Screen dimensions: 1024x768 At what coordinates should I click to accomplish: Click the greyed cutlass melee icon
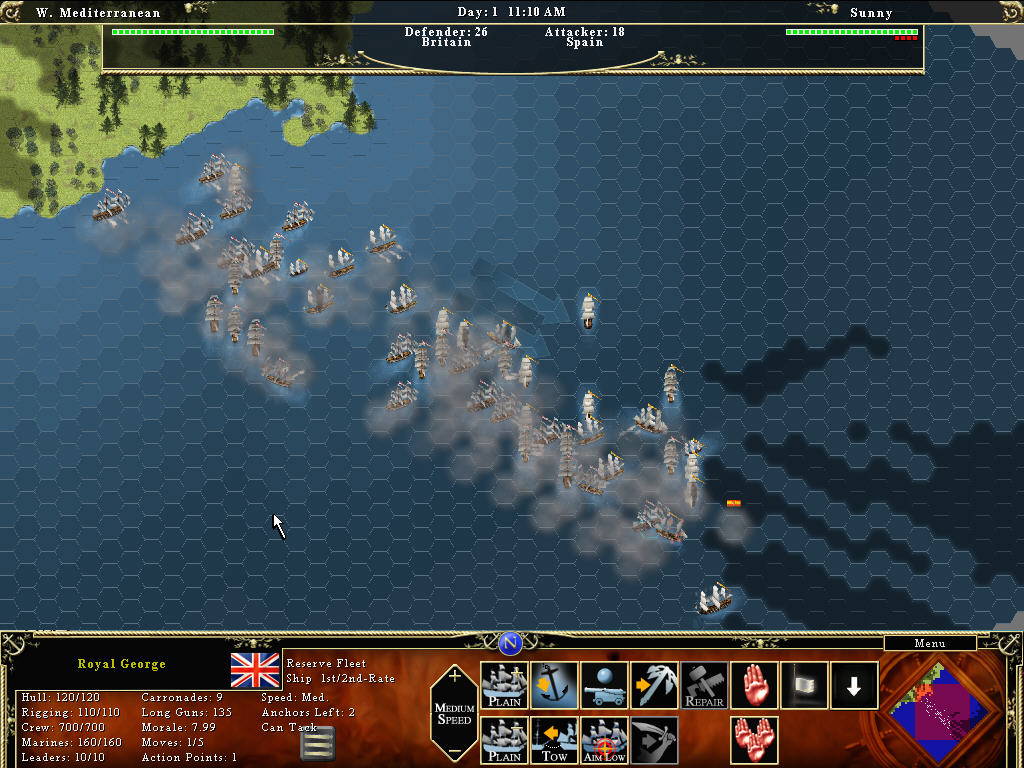tap(655, 740)
